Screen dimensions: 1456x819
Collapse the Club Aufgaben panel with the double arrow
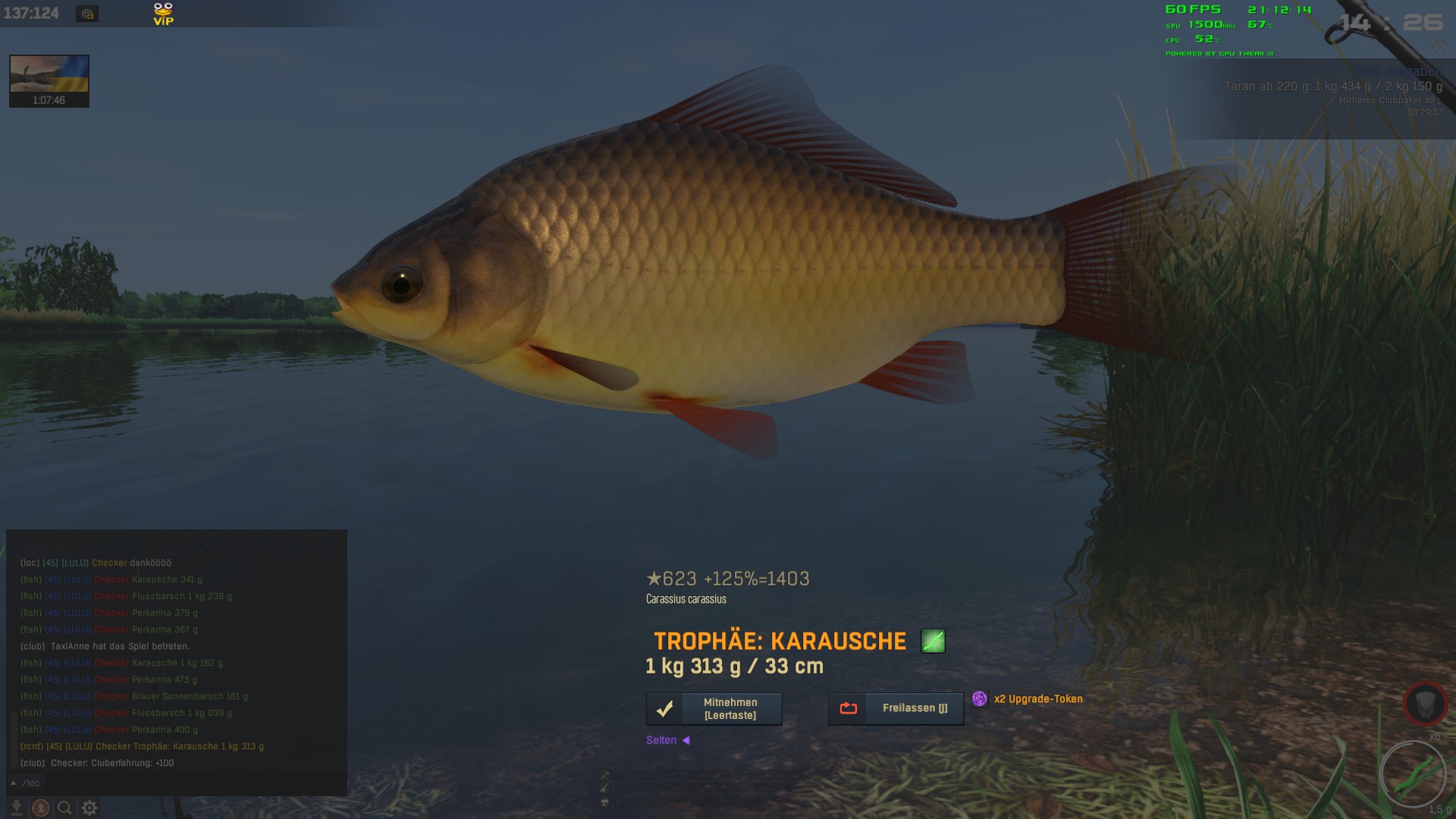1439,46
